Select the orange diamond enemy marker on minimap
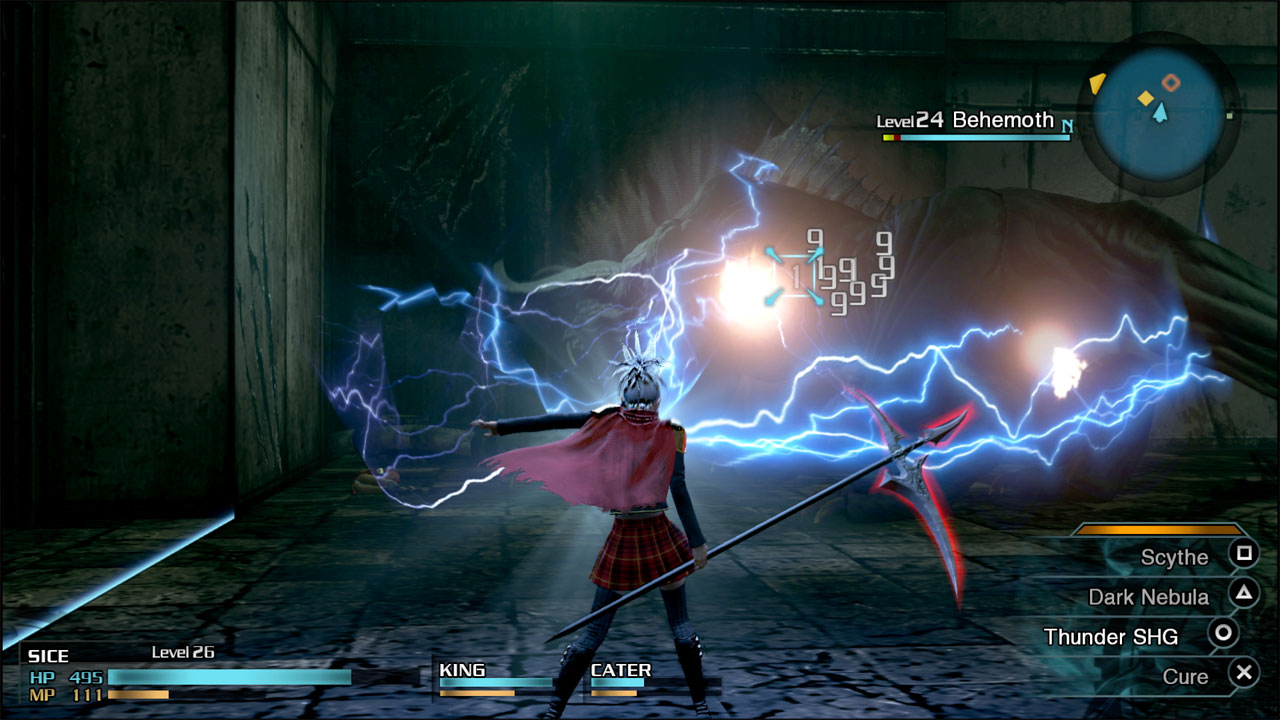This screenshot has height=720, width=1280. click(1171, 82)
